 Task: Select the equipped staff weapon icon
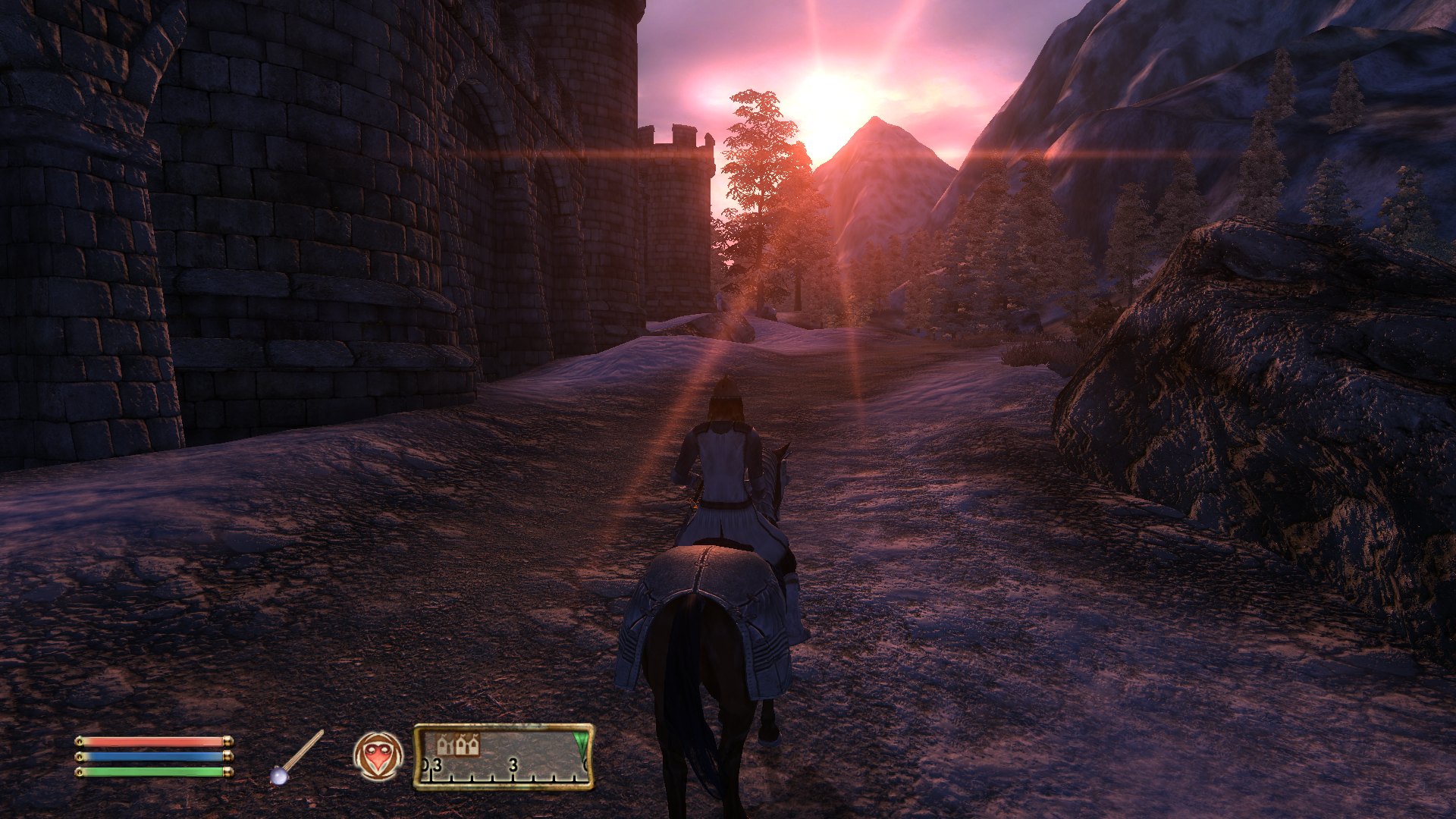point(297,758)
